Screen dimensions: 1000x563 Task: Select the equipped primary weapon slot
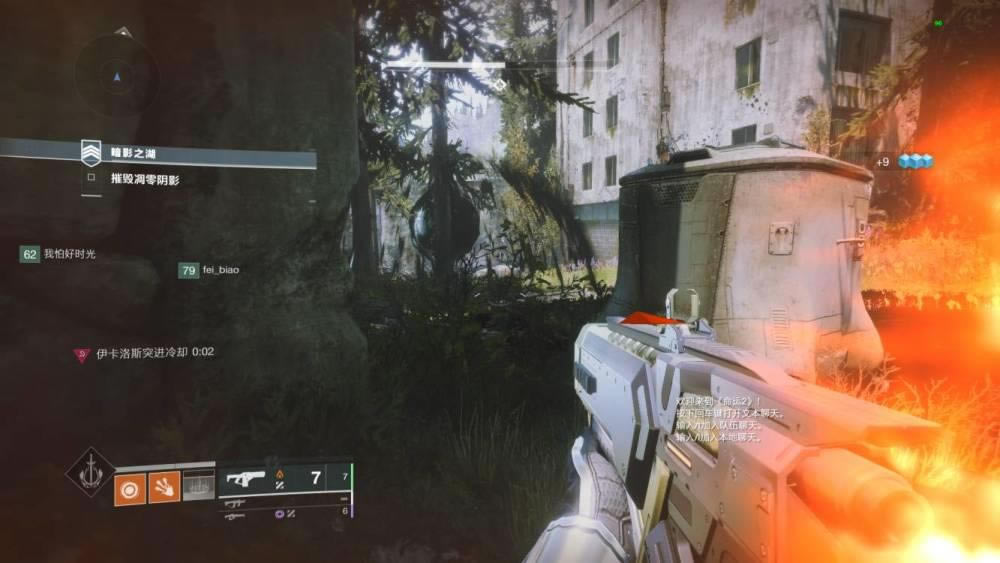[284, 478]
